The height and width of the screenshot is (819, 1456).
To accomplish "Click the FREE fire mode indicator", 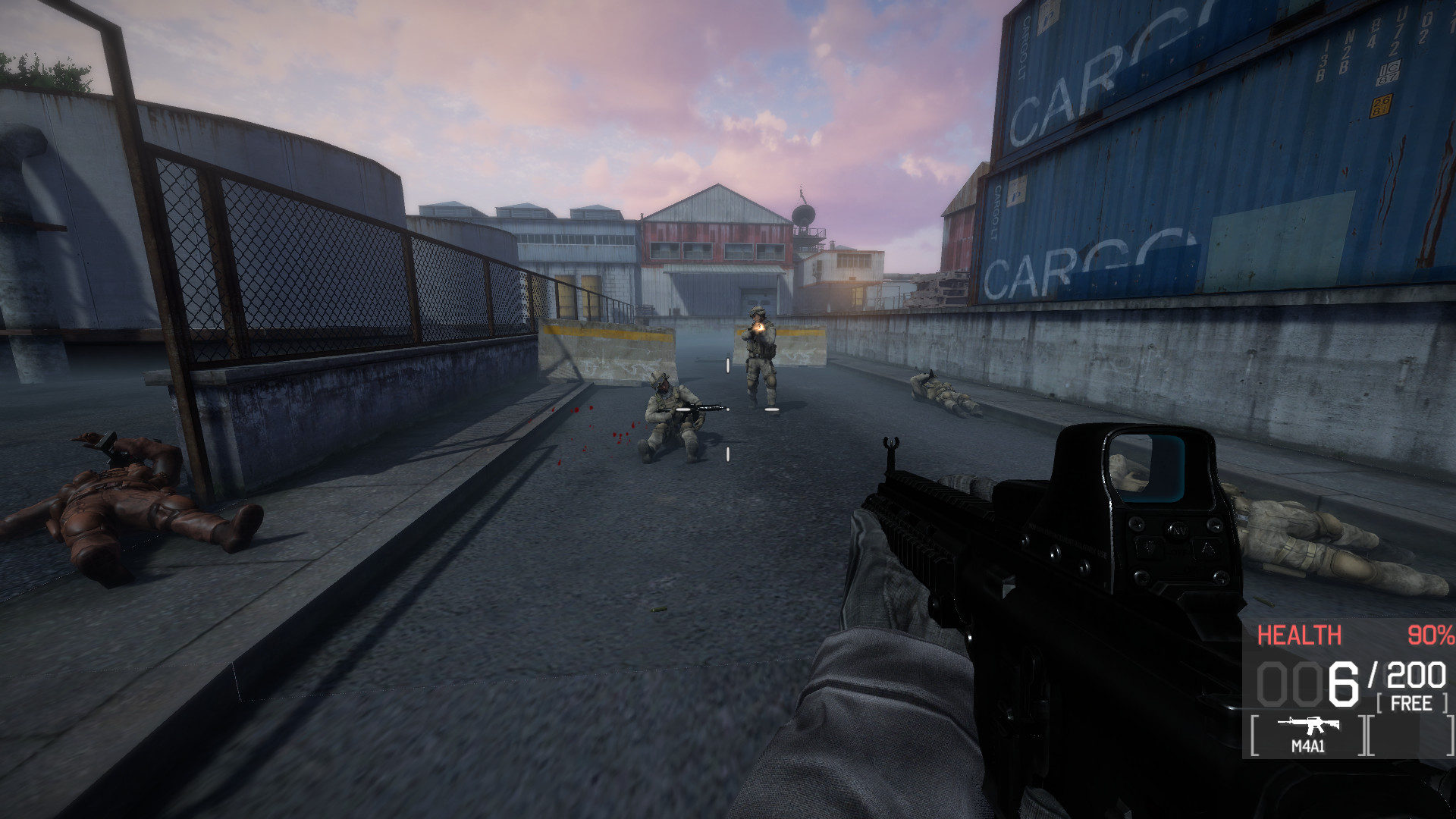I will 1413,703.
